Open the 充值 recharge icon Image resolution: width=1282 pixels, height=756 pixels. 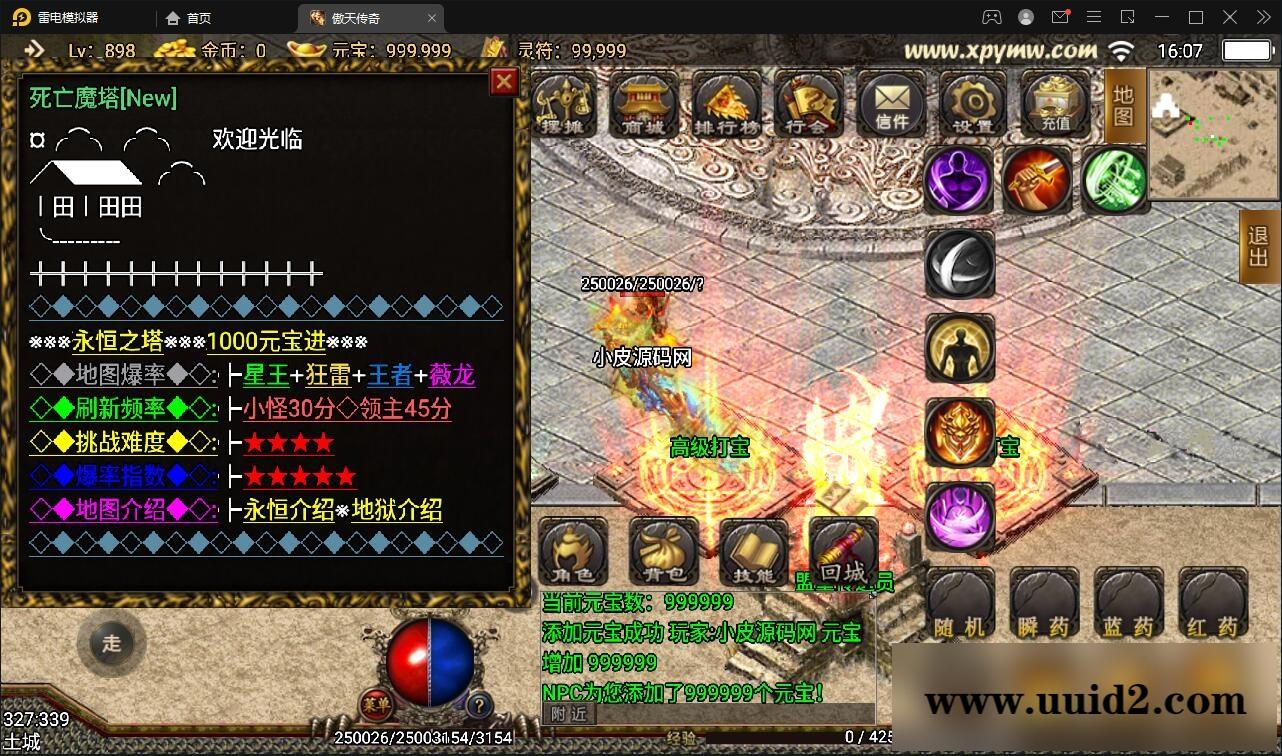[x=1052, y=103]
